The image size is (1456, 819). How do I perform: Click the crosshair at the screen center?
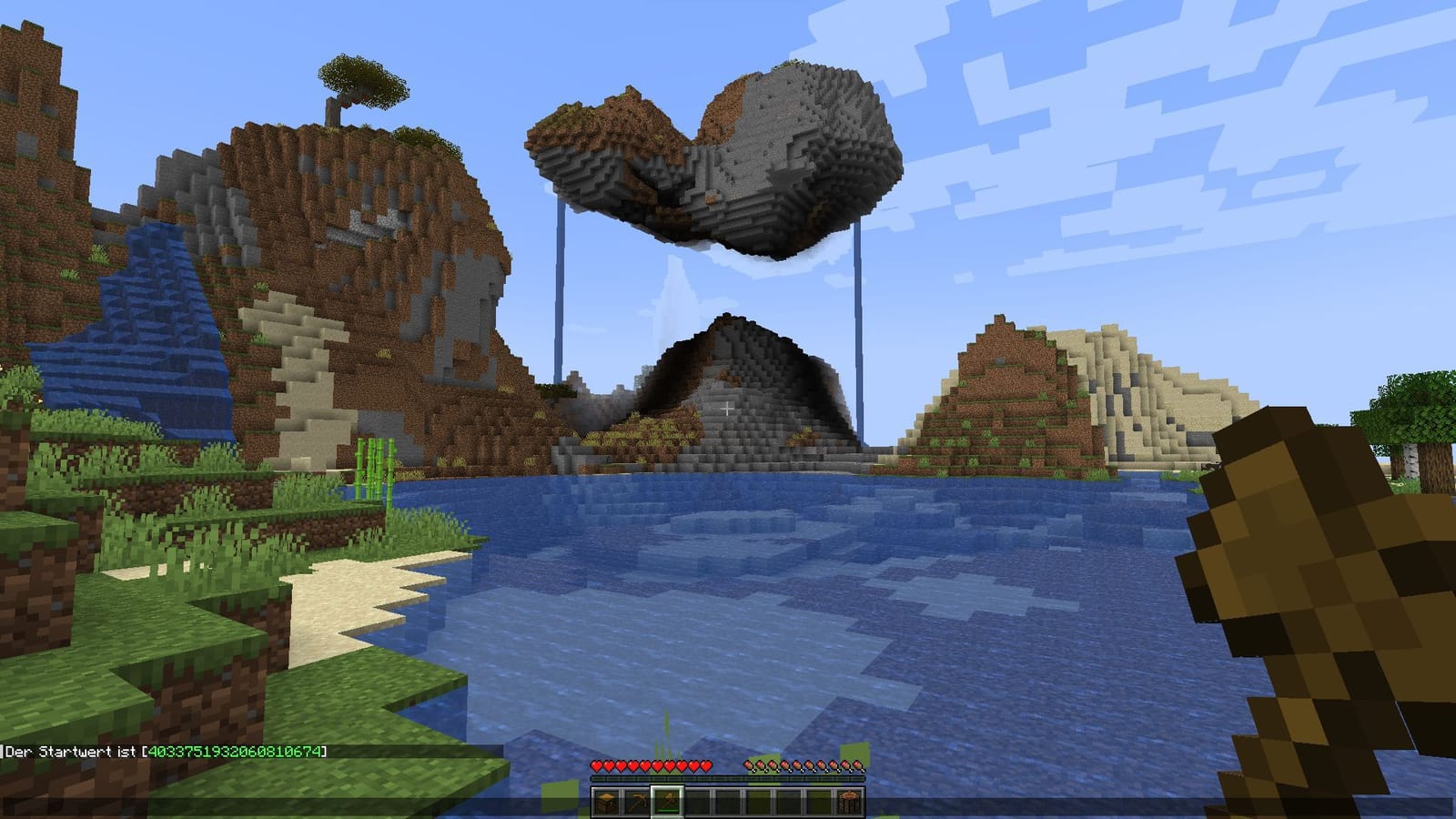(728, 409)
